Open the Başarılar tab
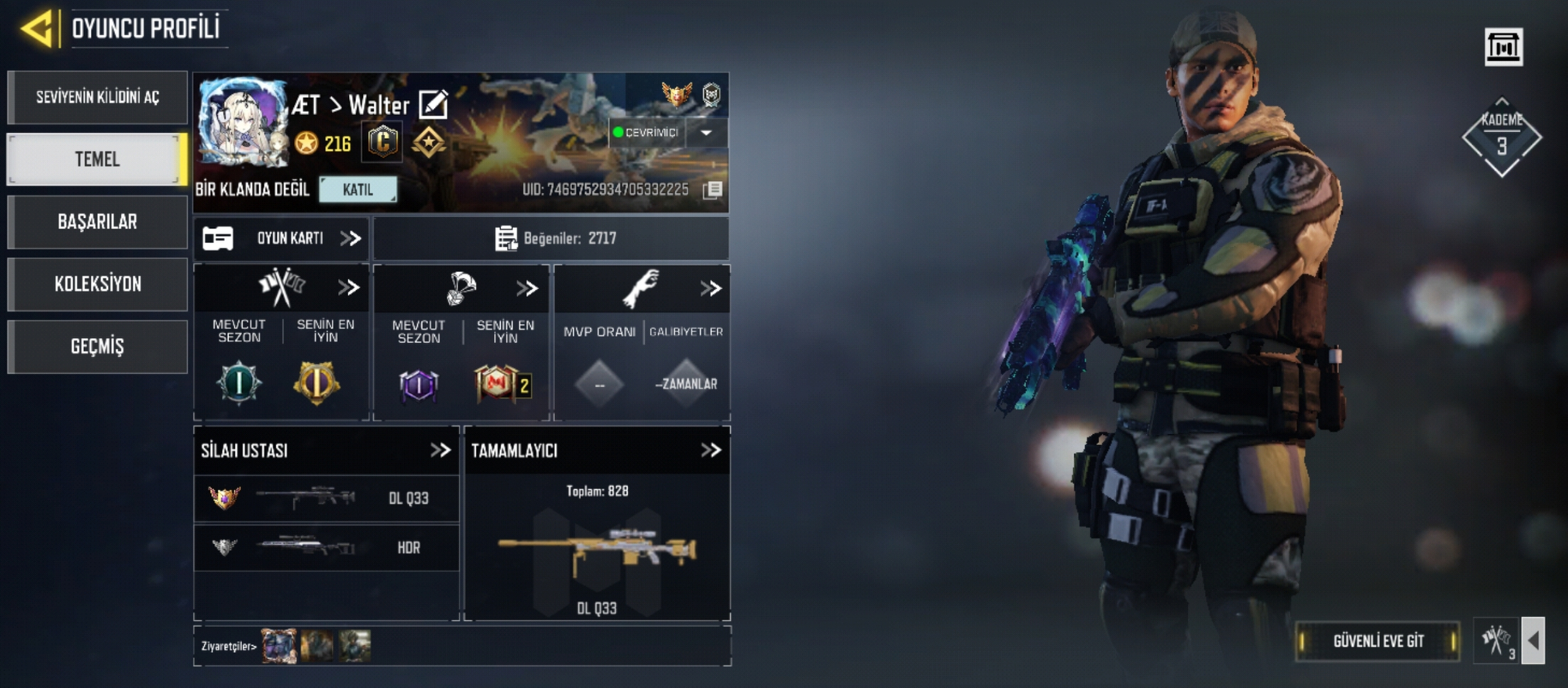 [x=97, y=222]
